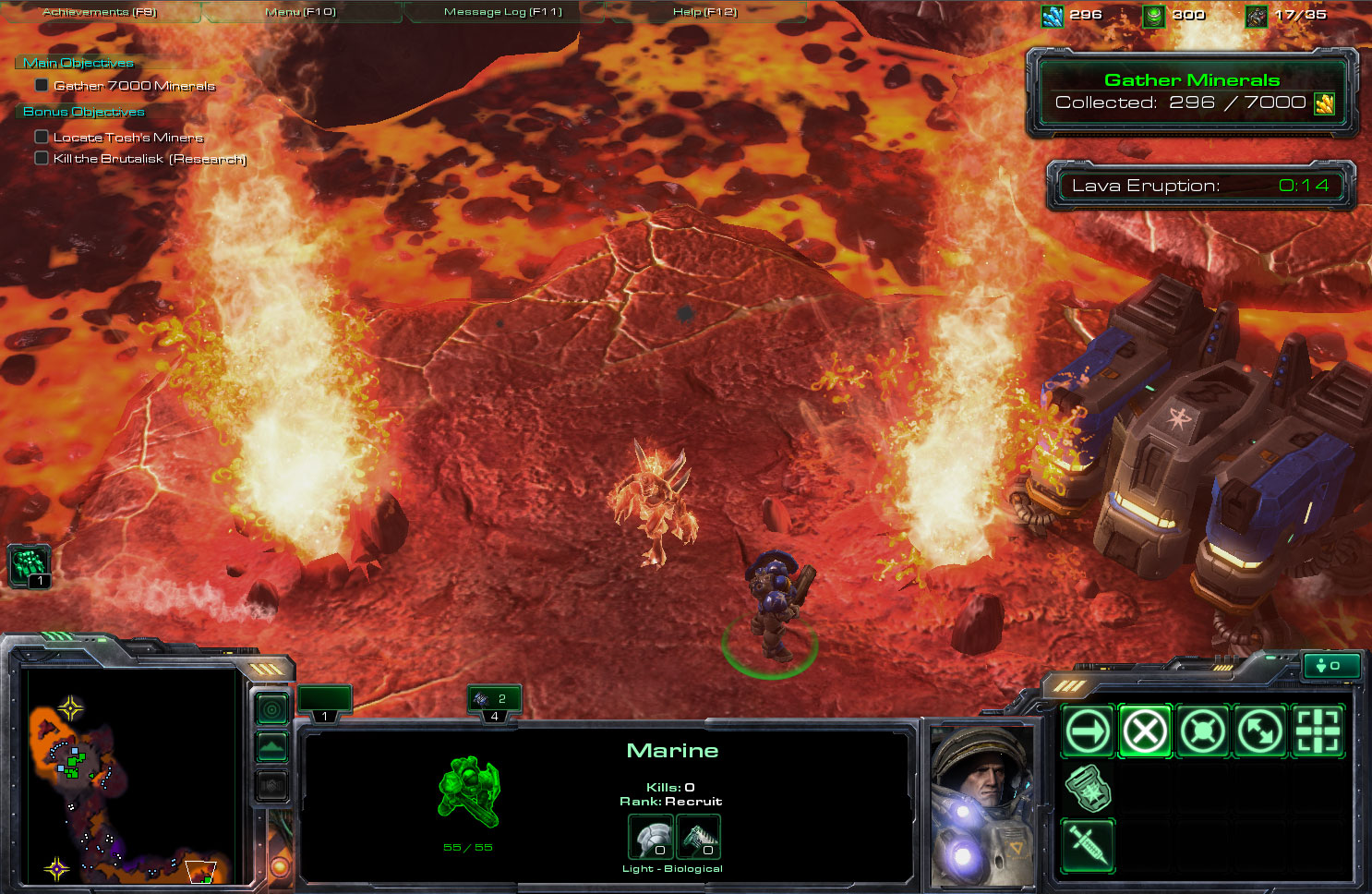Image resolution: width=1372 pixels, height=894 pixels.
Task: Select the army unit icon above the minimap
Action: [x=29, y=564]
